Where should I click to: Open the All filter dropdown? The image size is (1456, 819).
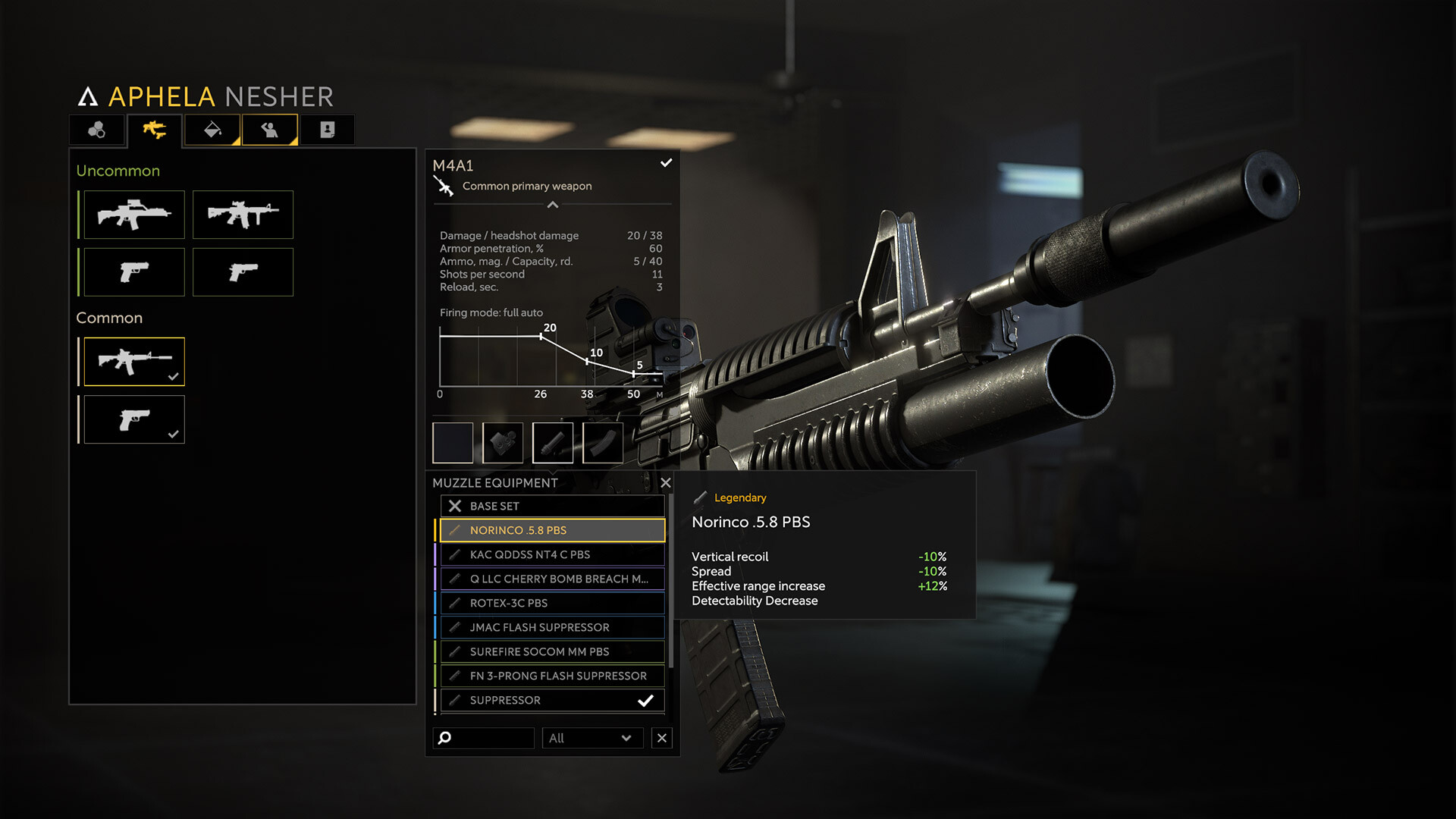coord(591,738)
